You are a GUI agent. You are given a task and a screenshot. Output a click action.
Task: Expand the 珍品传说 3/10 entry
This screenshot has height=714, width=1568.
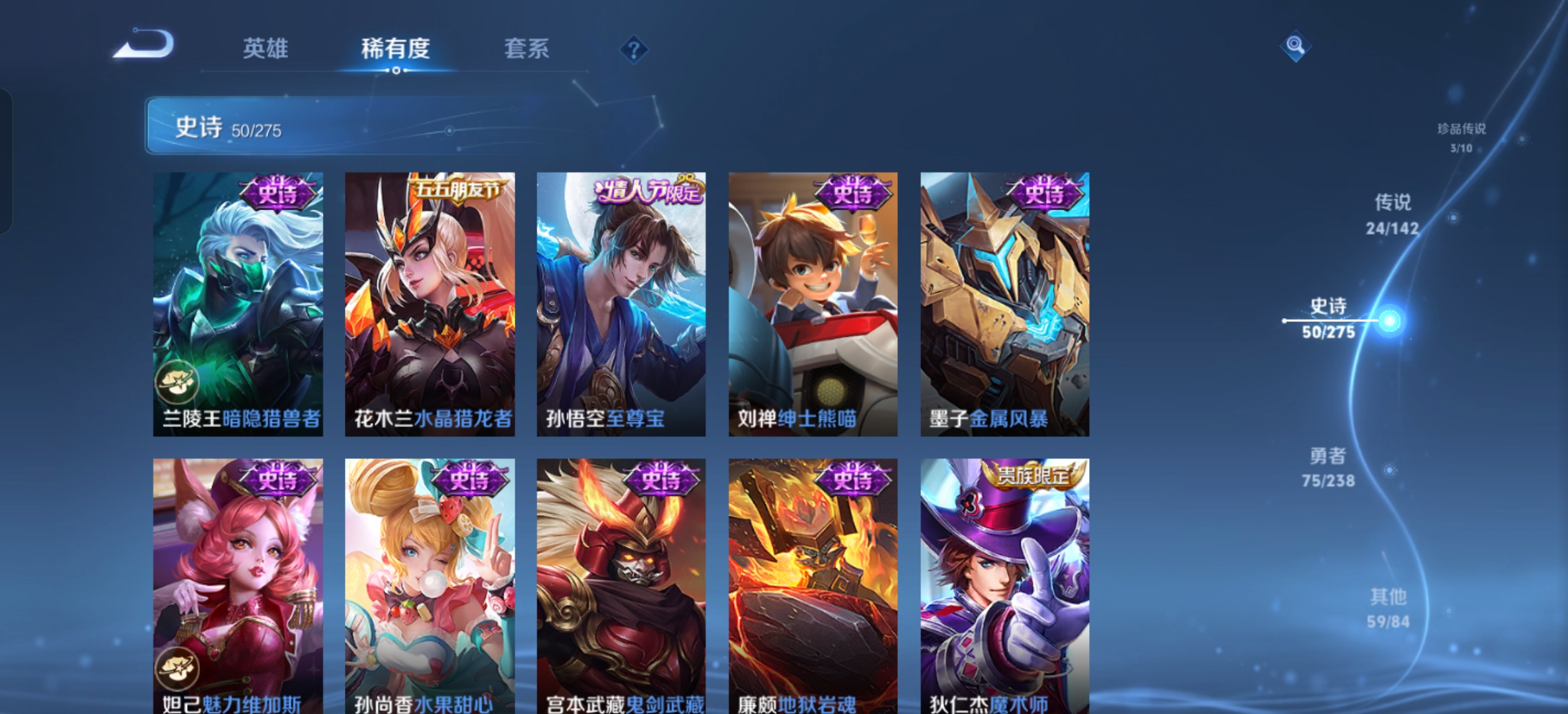coord(1460,136)
